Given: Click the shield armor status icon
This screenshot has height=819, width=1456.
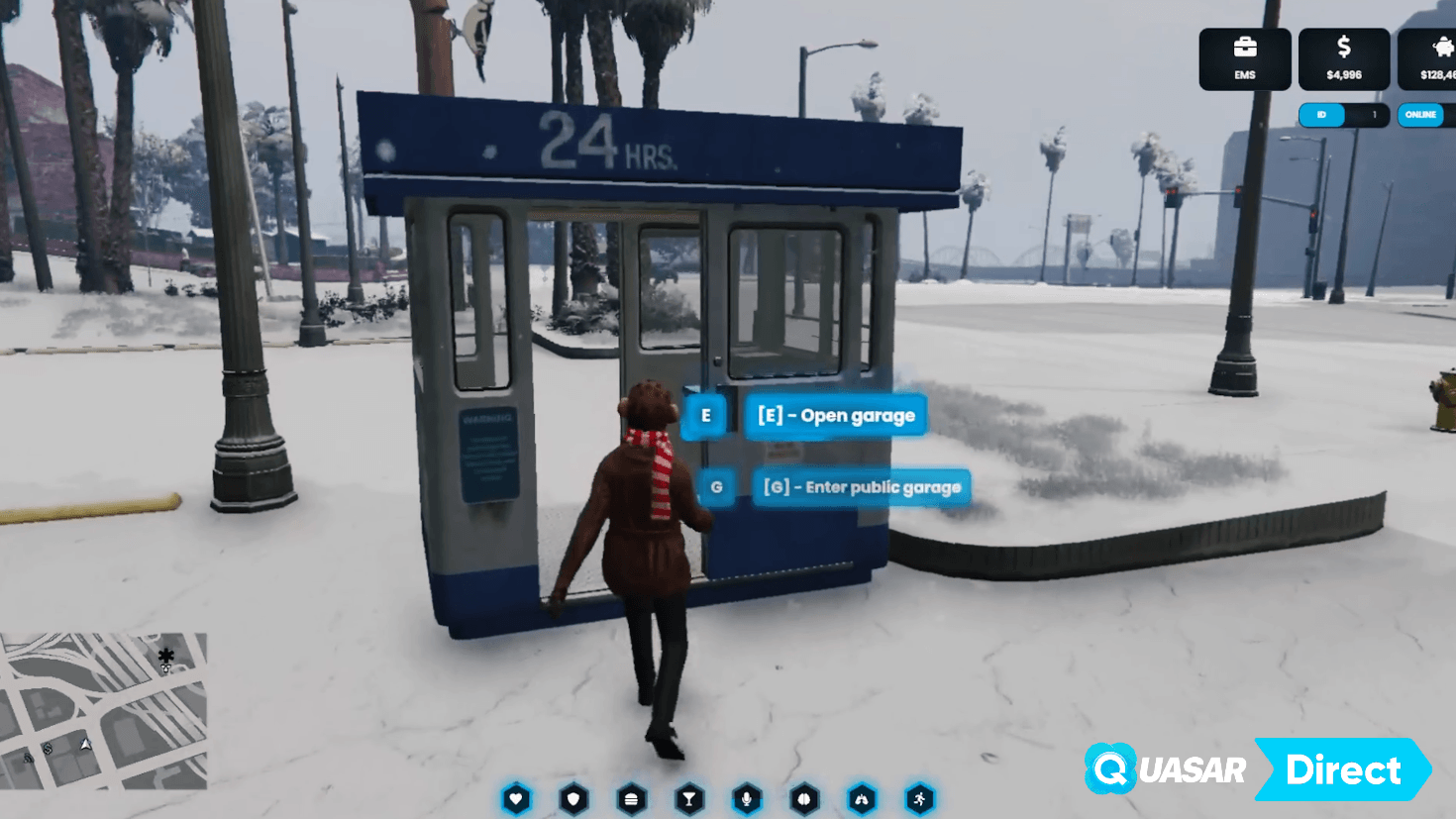Looking at the screenshot, I should click(x=573, y=798).
